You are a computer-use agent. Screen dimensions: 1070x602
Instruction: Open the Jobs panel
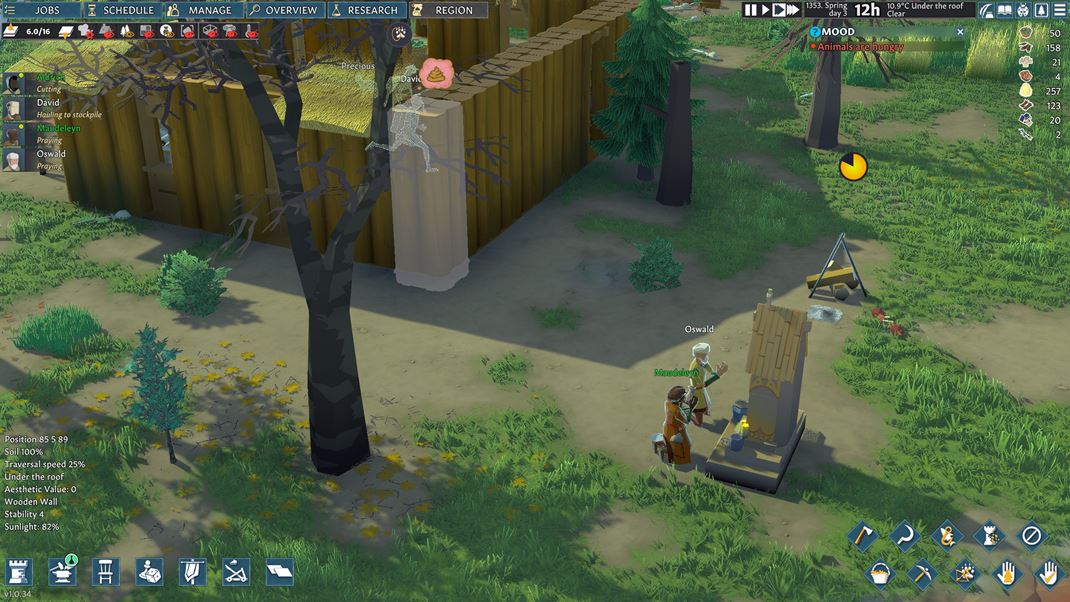[x=40, y=10]
